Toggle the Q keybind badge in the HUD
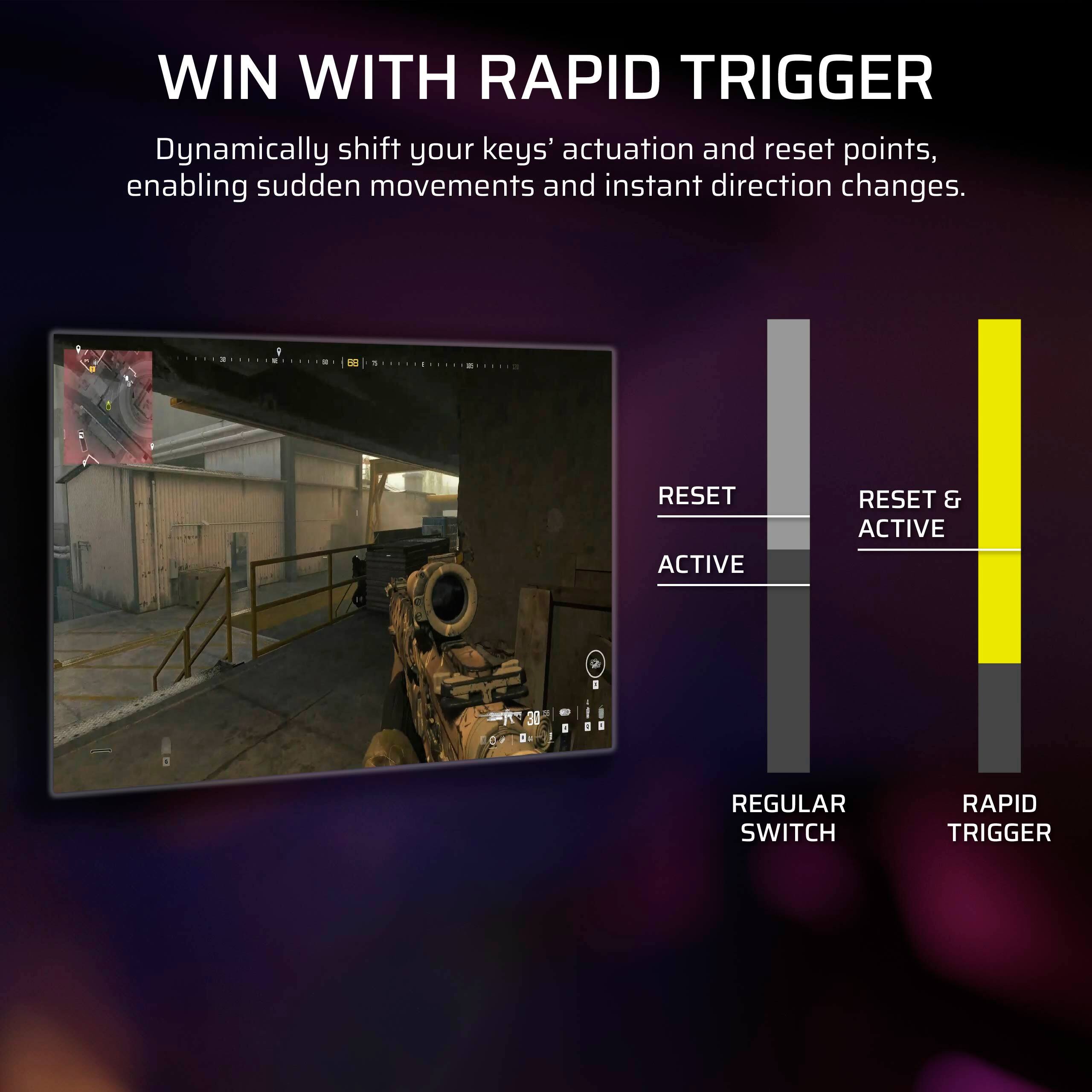The image size is (1092, 1092). pyautogui.click(x=588, y=727)
